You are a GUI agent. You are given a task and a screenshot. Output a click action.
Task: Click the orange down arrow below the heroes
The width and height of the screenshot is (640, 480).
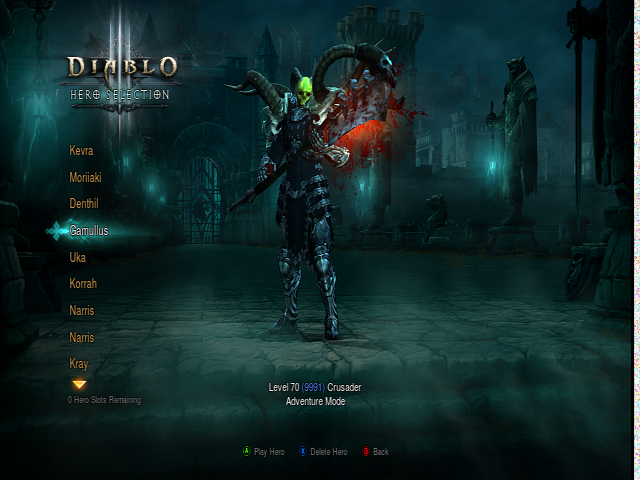pyautogui.click(x=79, y=384)
